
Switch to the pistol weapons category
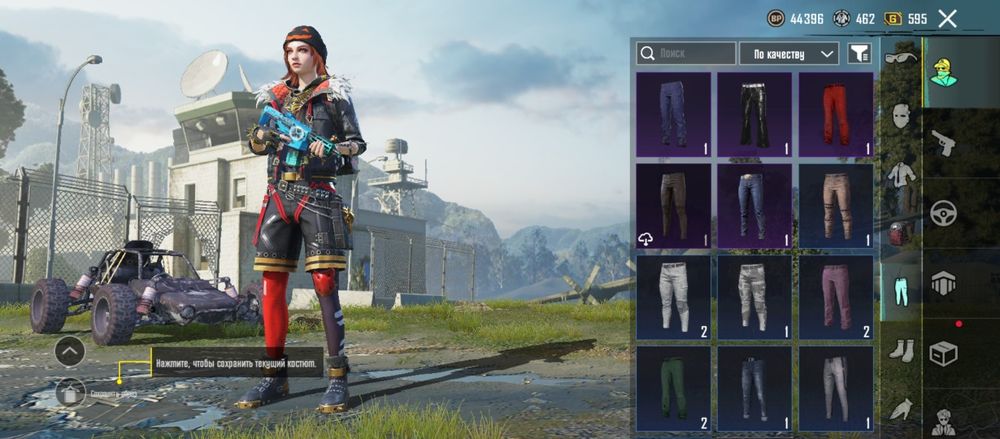click(x=943, y=141)
